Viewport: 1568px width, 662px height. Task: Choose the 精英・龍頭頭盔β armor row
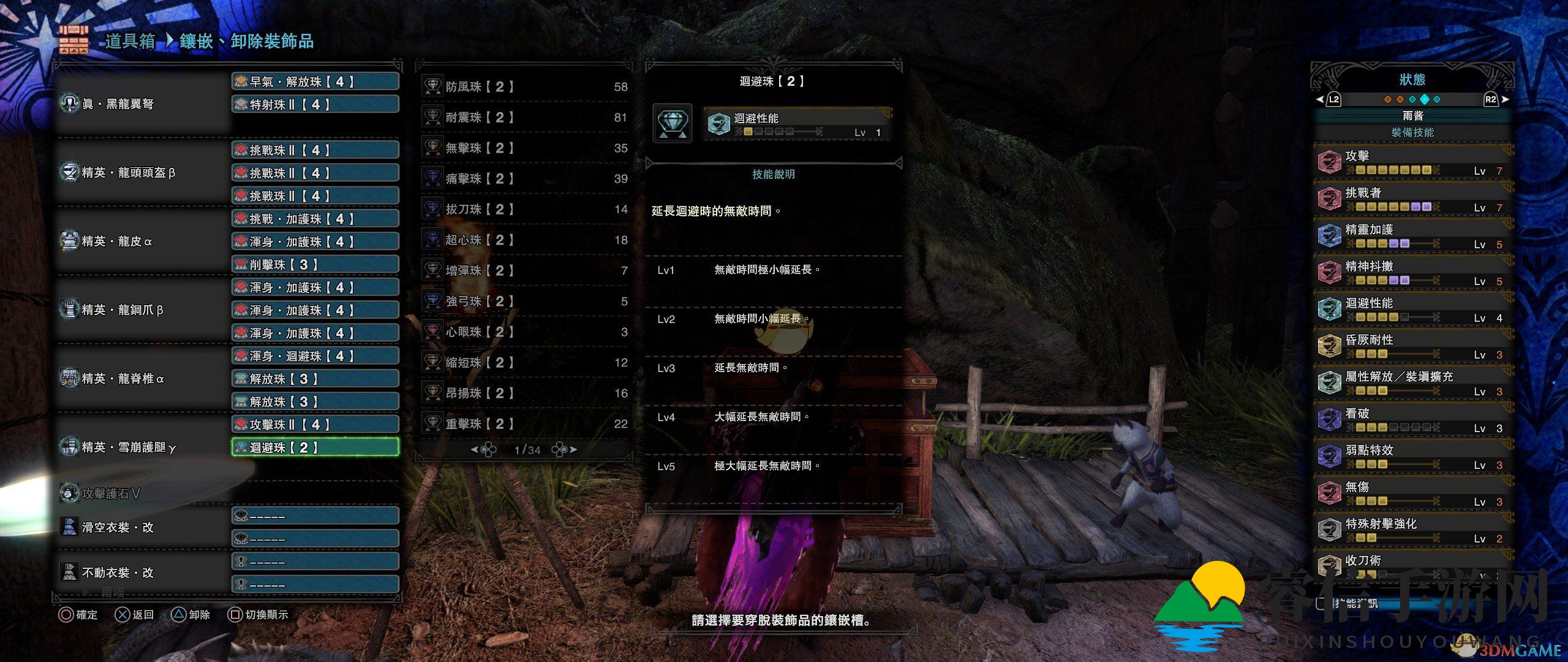coord(142,173)
